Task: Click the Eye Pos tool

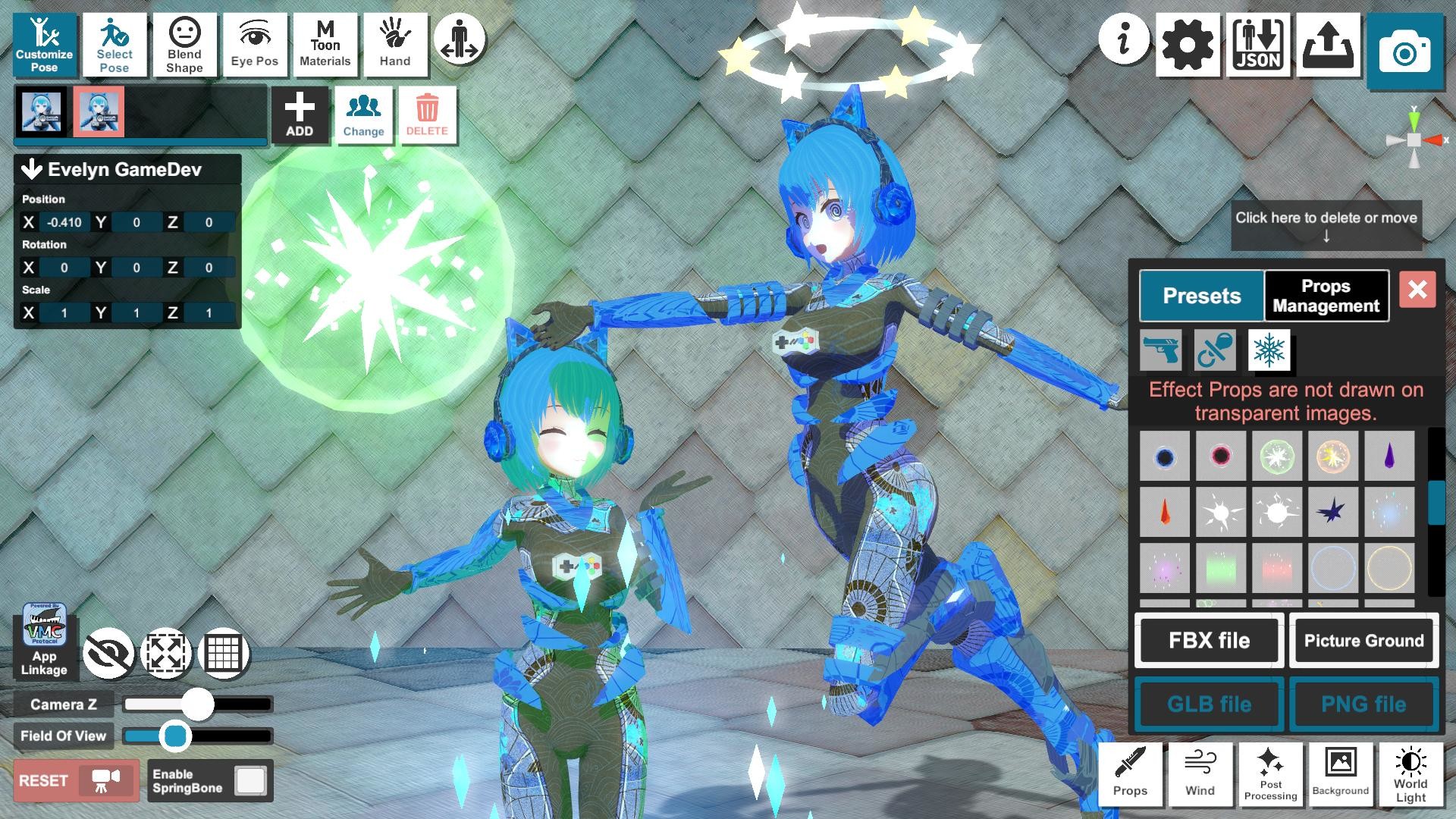Action: (x=255, y=45)
